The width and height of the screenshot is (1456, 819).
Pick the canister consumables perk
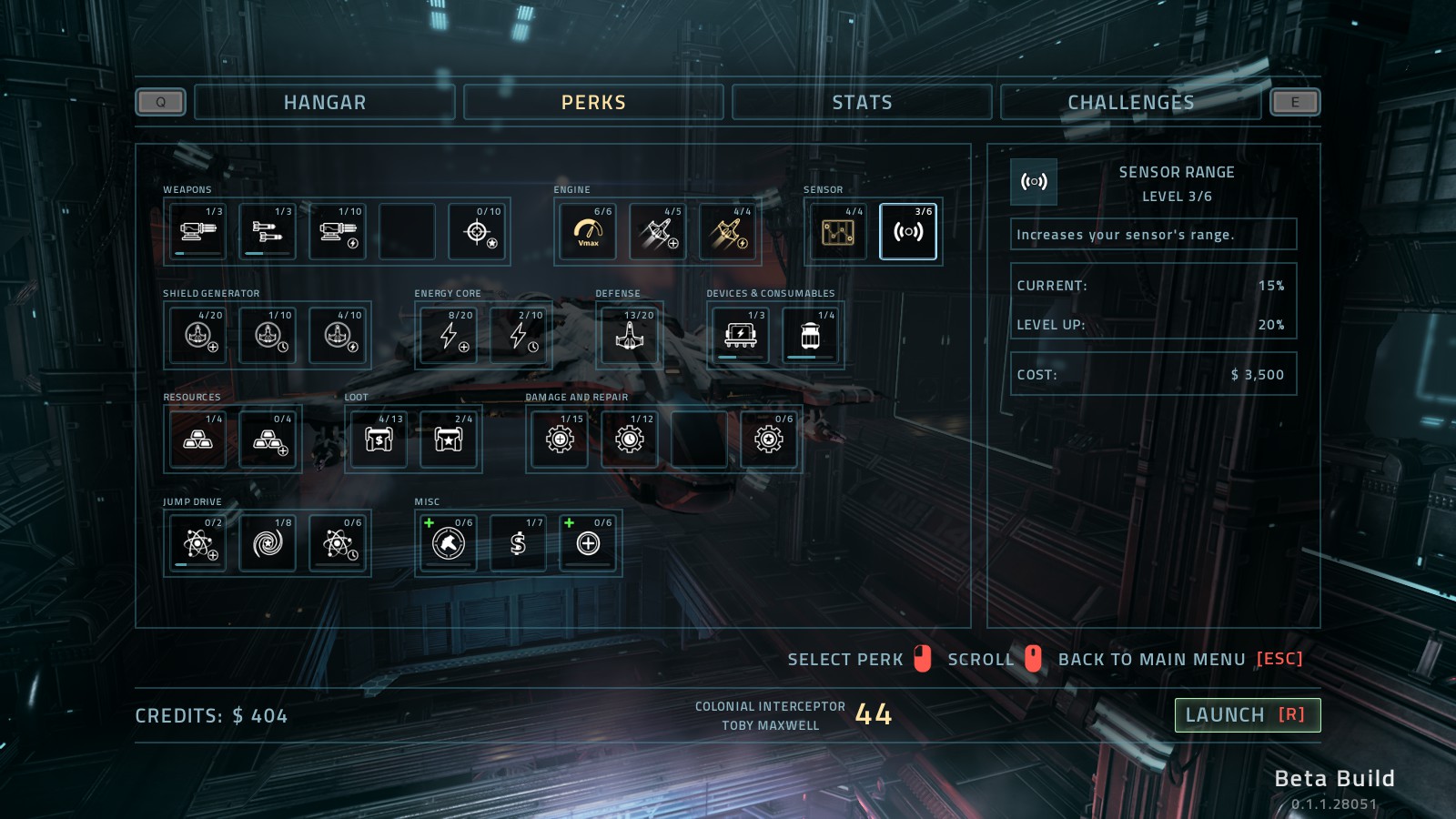tap(810, 336)
